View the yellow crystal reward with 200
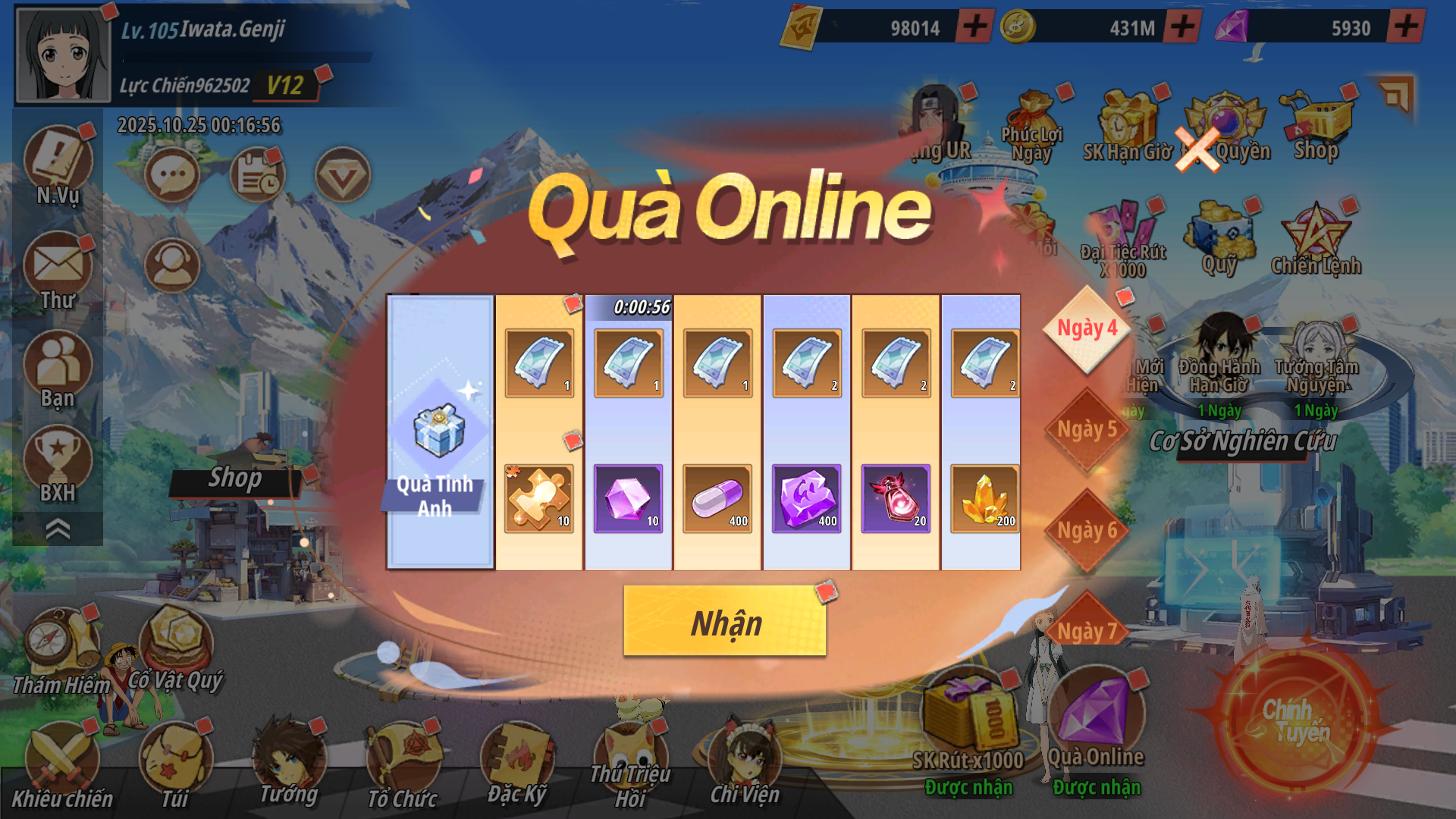Viewport: 1456px width, 819px height. (984, 498)
